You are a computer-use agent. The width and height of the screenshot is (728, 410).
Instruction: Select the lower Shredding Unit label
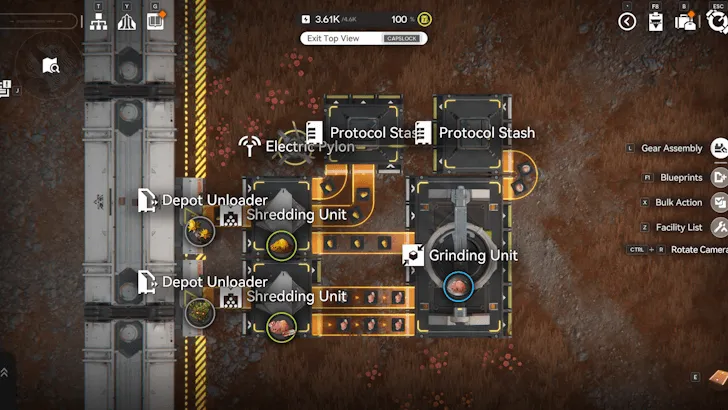coord(296,296)
